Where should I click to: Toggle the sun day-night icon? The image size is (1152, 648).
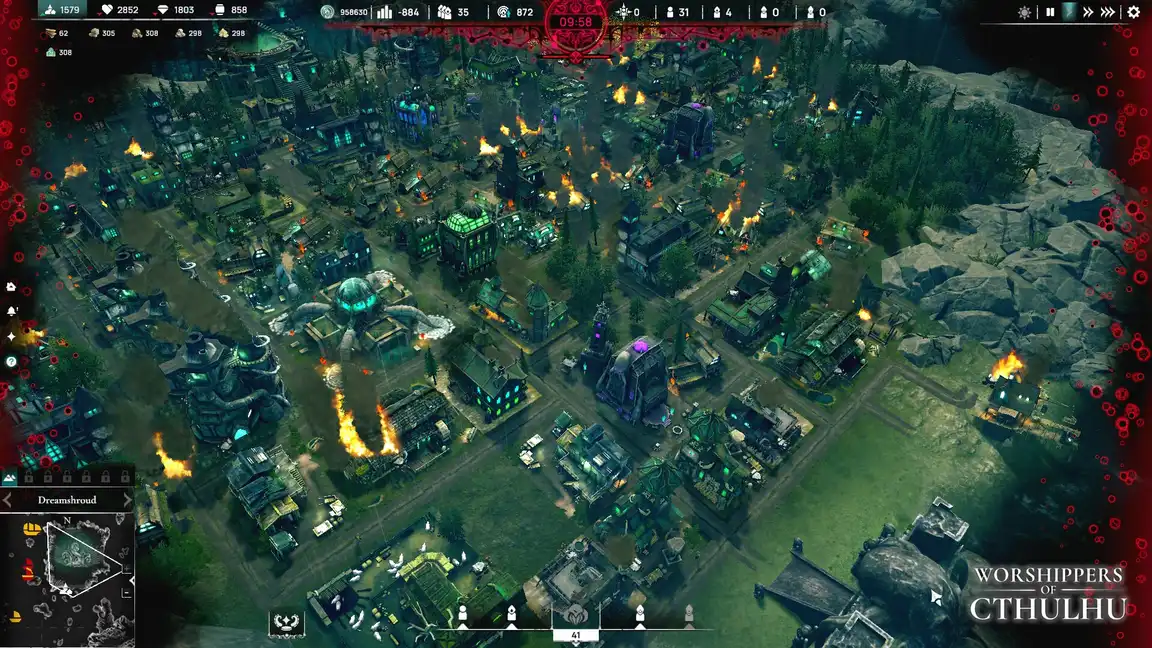pos(1024,12)
